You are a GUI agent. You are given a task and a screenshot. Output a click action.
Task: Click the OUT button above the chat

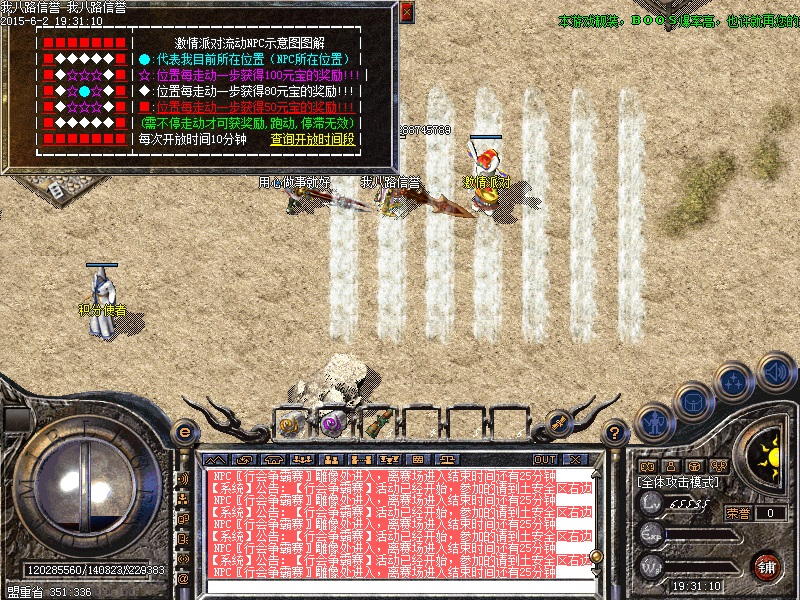pyautogui.click(x=545, y=459)
